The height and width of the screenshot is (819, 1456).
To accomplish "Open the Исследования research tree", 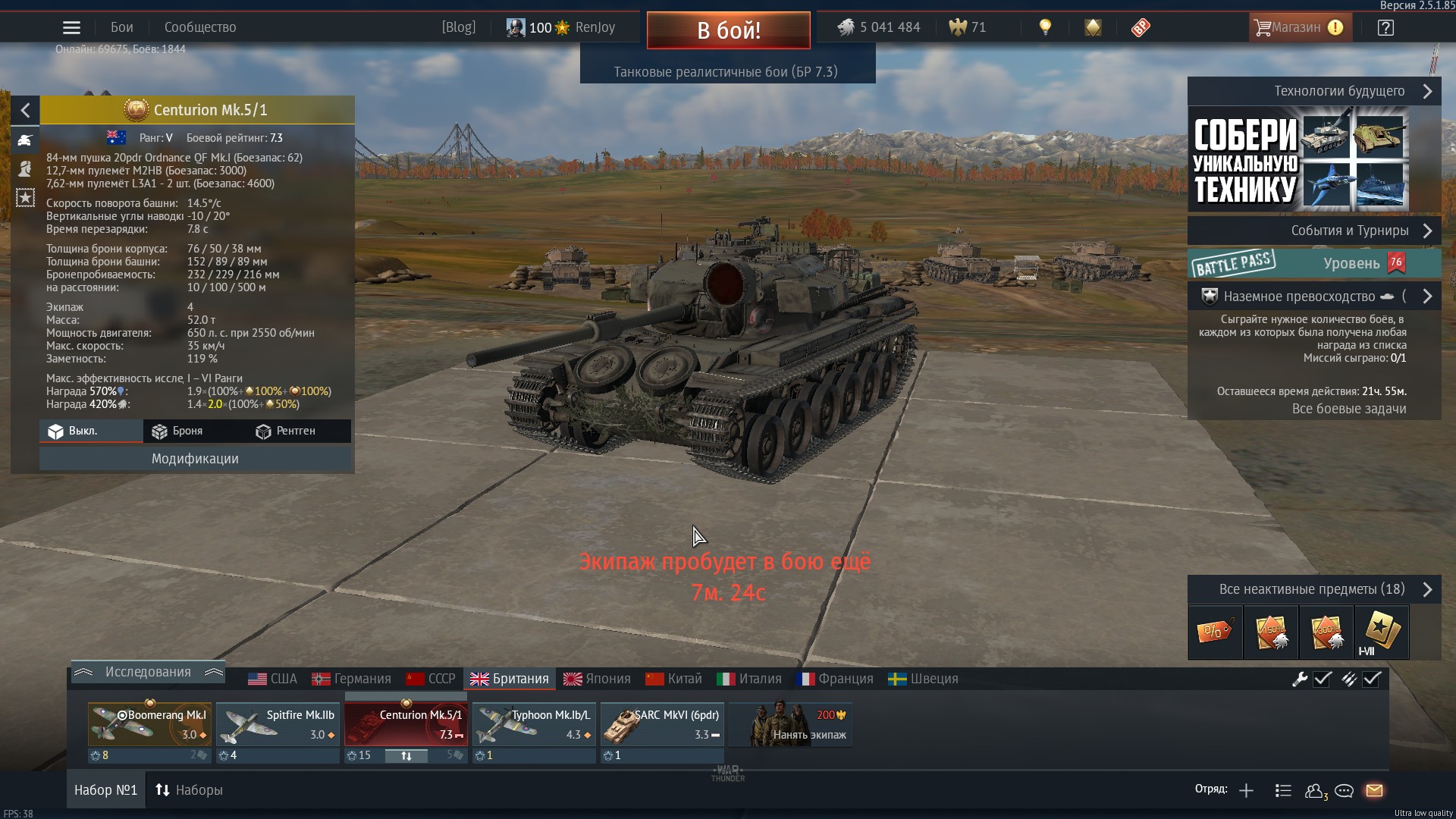I will coord(148,672).
